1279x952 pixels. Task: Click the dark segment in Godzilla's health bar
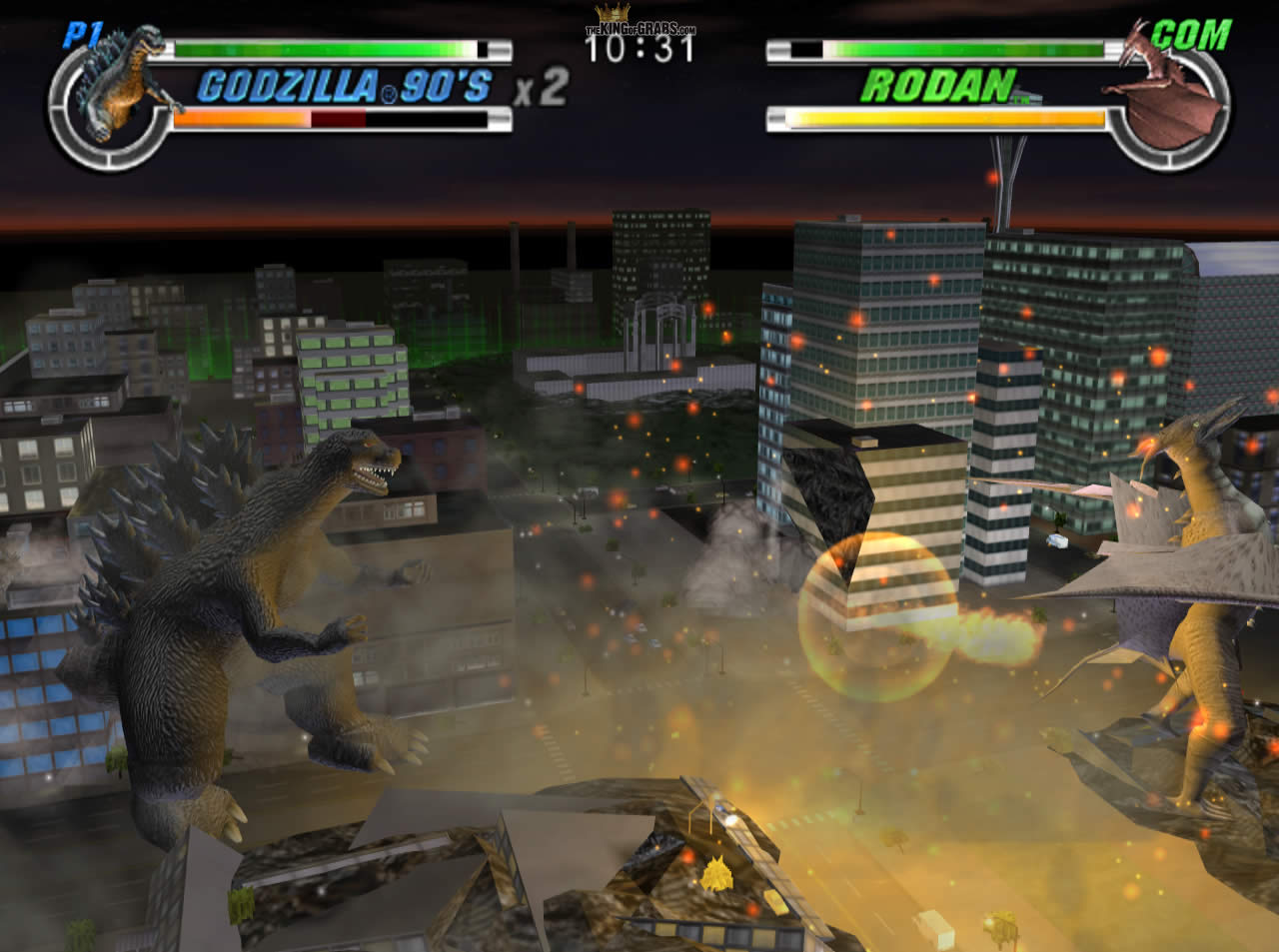338,120
